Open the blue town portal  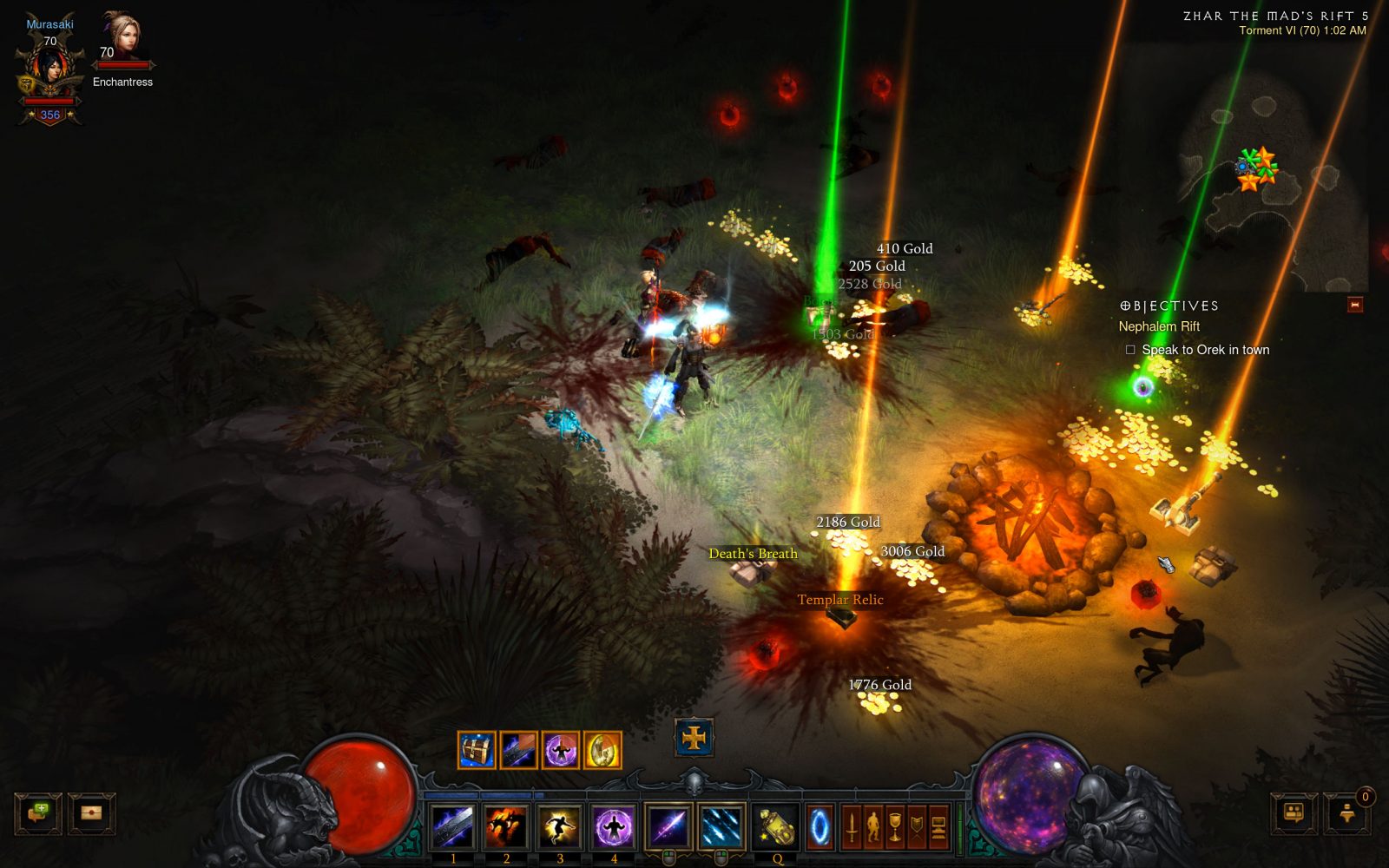pos(820,826)
